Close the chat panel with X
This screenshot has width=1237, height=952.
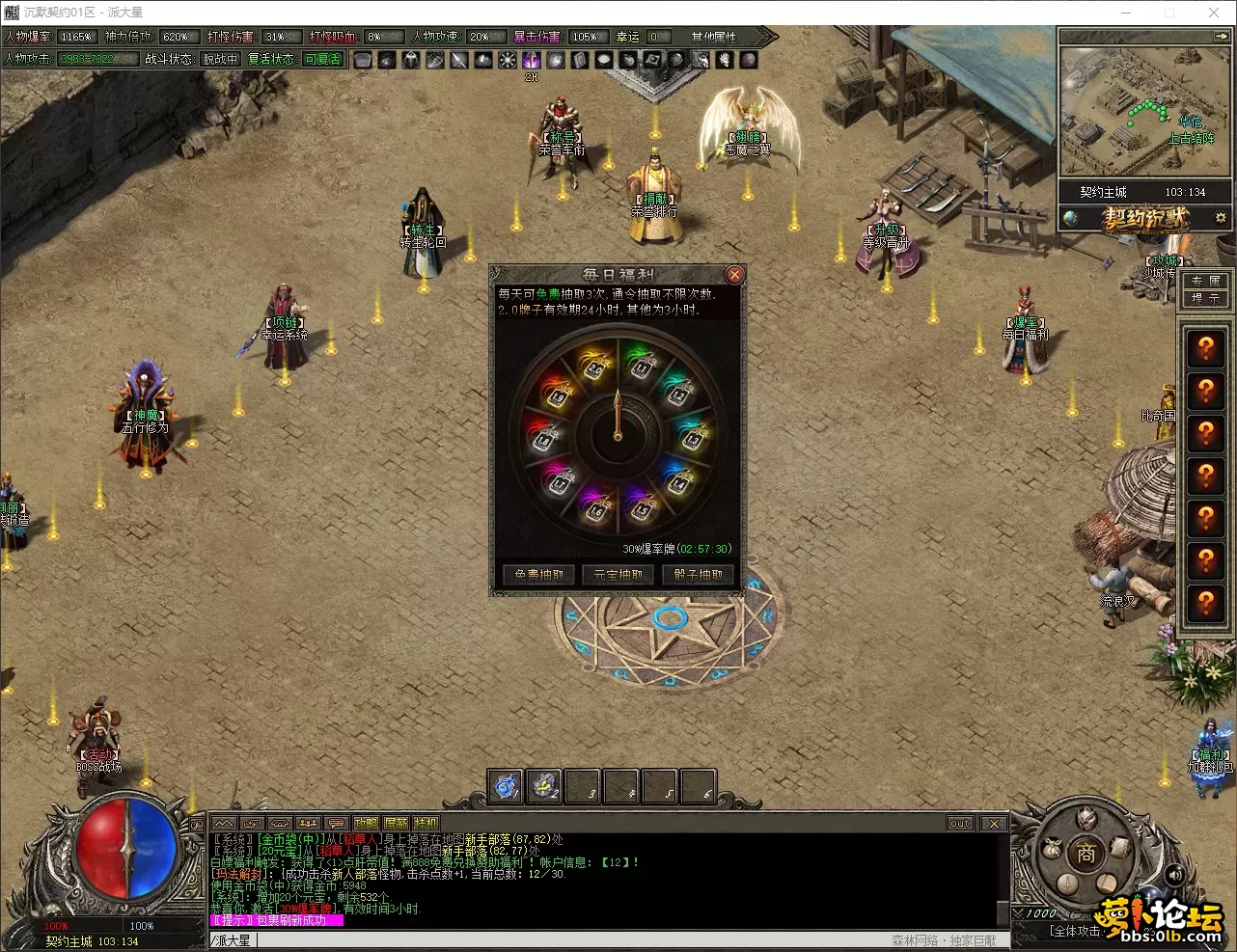(x=994, y=823)
